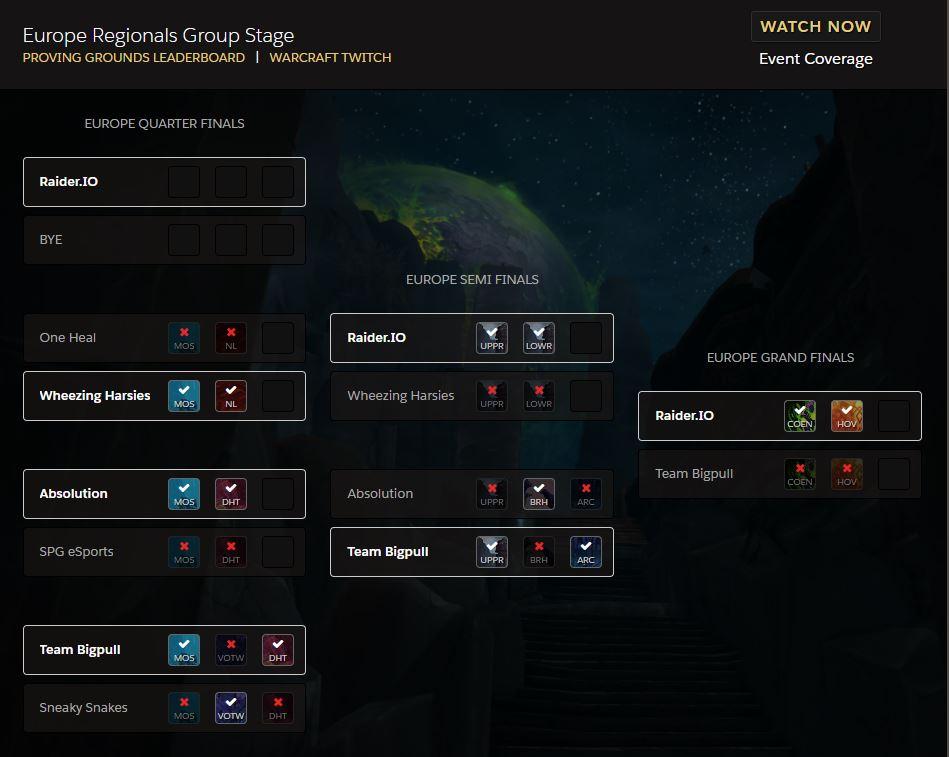Viewport: 949px width, 757px height.
Task: Select Team Bigpull in Europe Grand Finals
Action: (710, 474)
